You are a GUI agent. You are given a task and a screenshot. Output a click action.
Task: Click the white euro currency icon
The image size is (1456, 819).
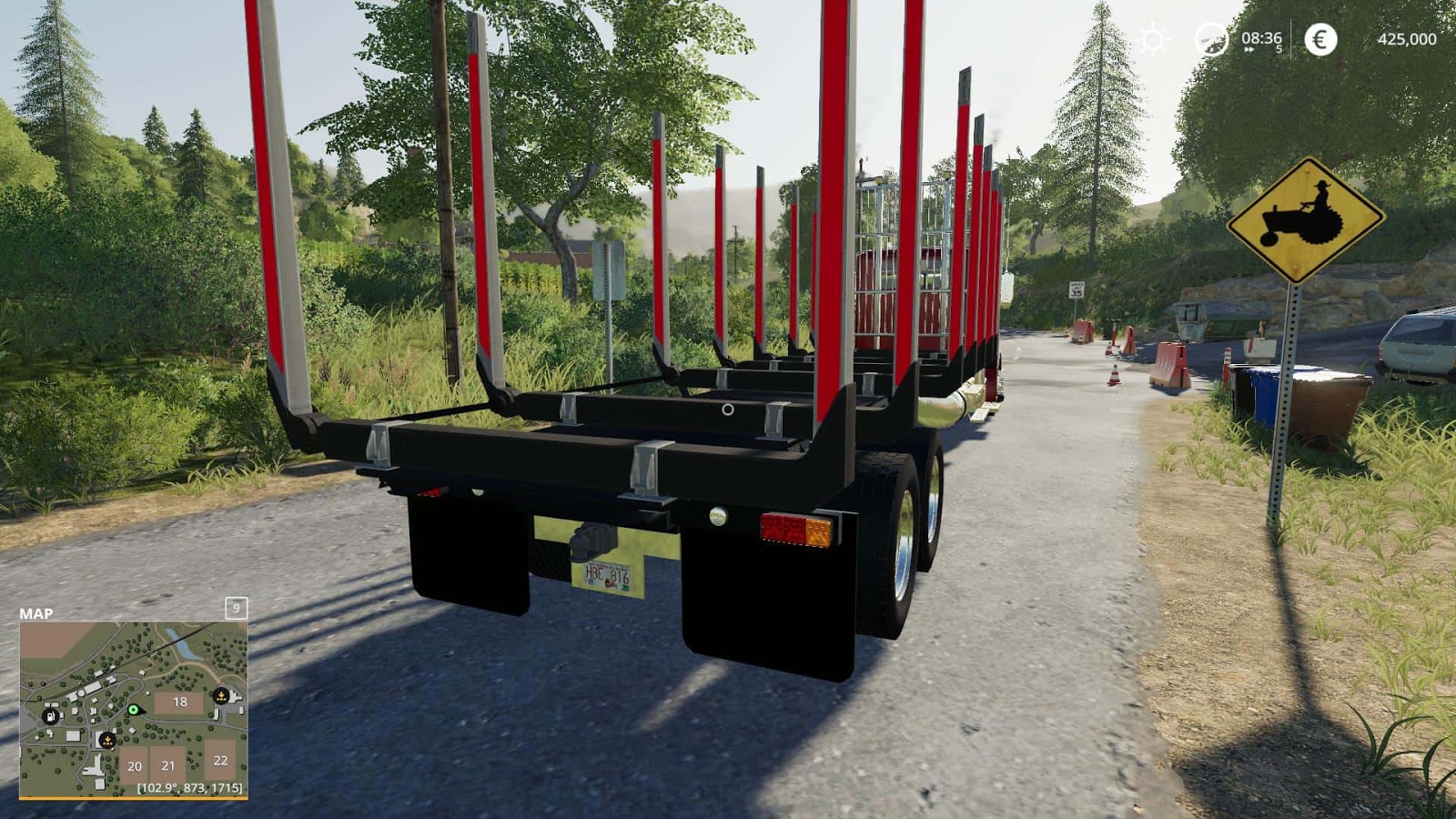(1320, 39)
